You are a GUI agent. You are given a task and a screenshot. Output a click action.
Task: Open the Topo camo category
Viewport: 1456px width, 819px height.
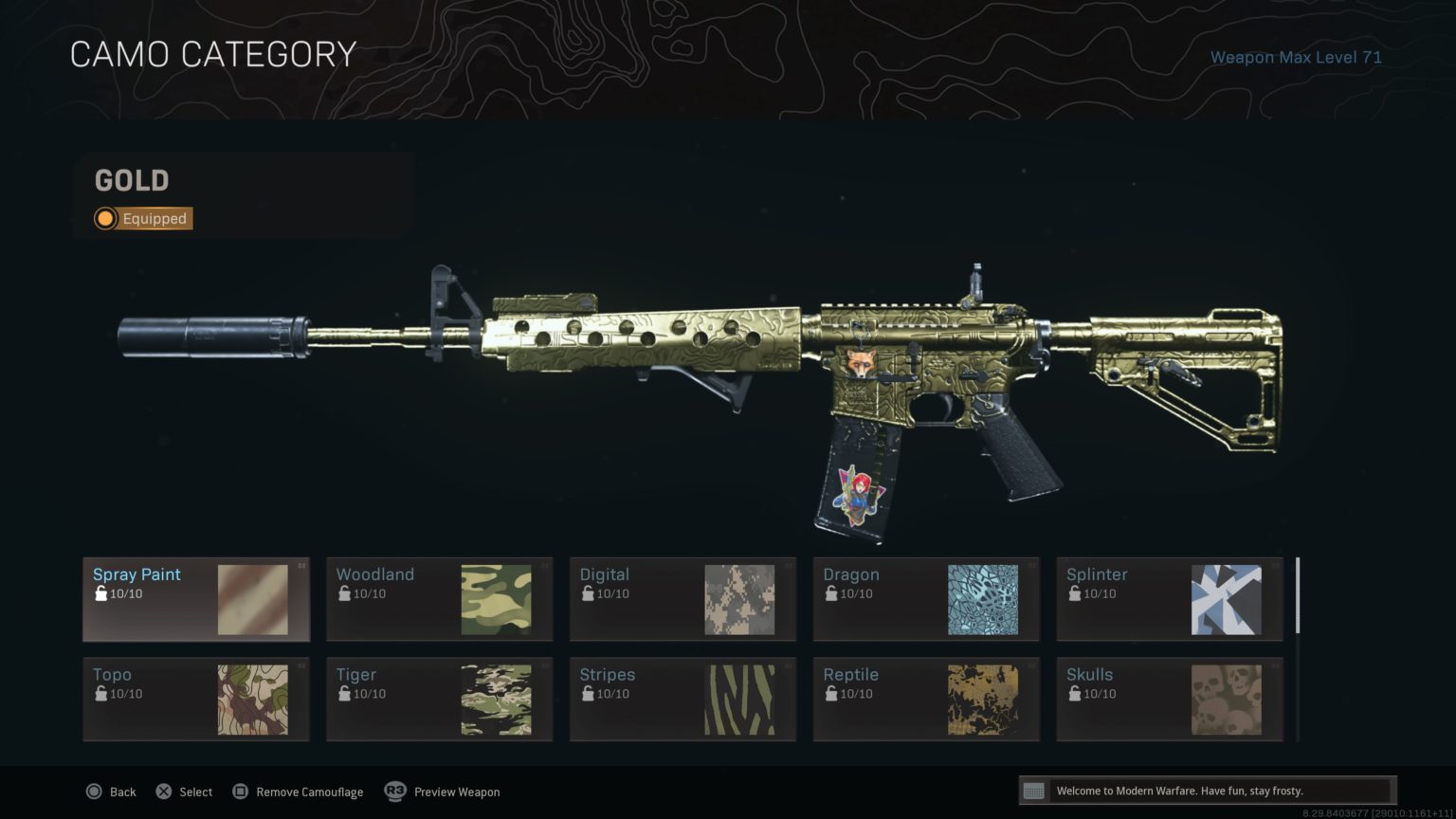[196, 699]
